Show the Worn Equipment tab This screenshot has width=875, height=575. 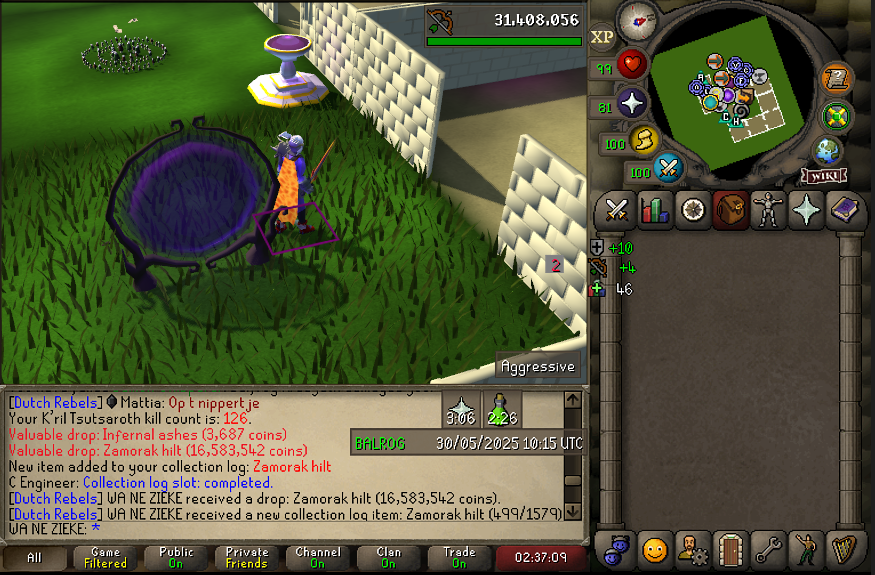coord(767,210)
